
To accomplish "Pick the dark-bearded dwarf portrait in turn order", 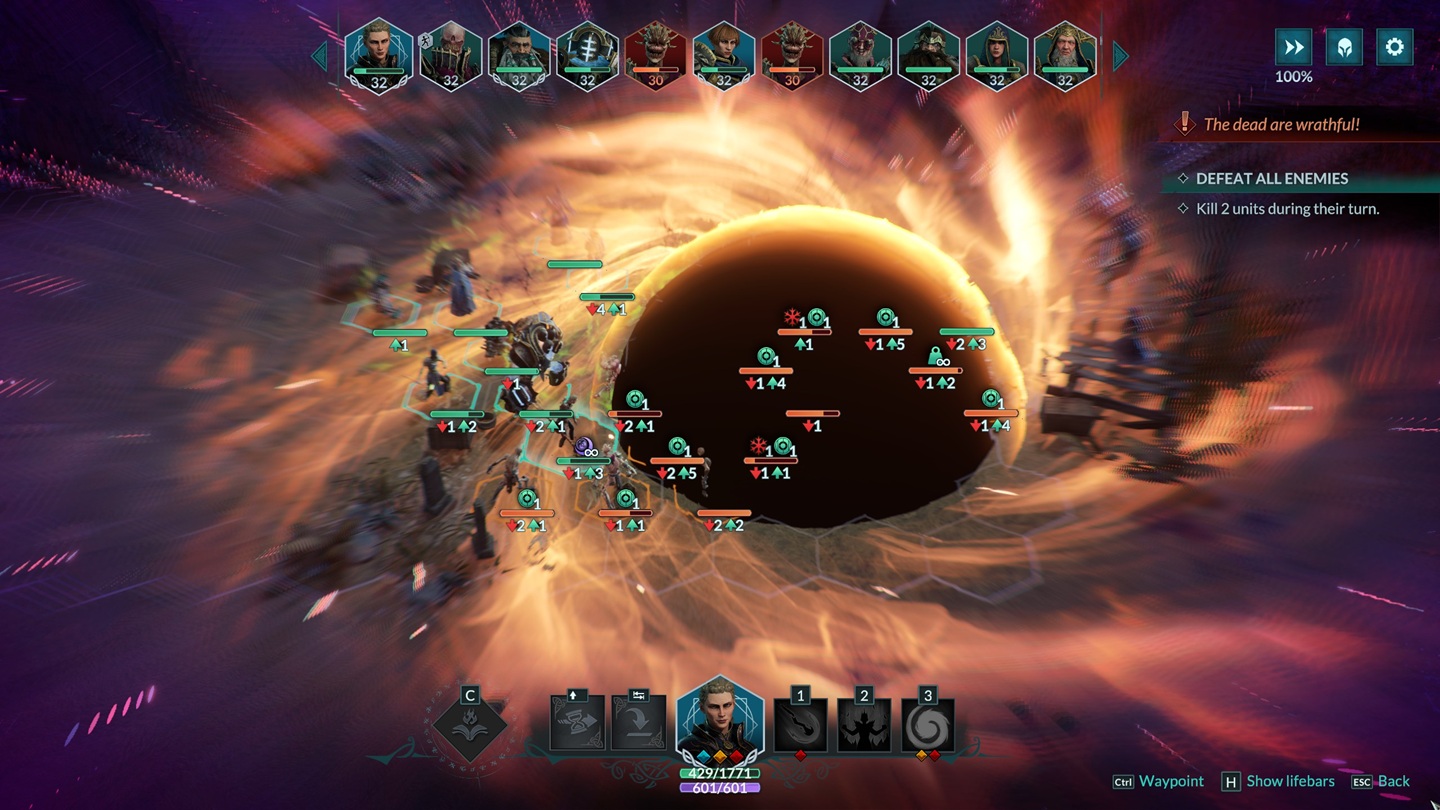I will [519, 54].
